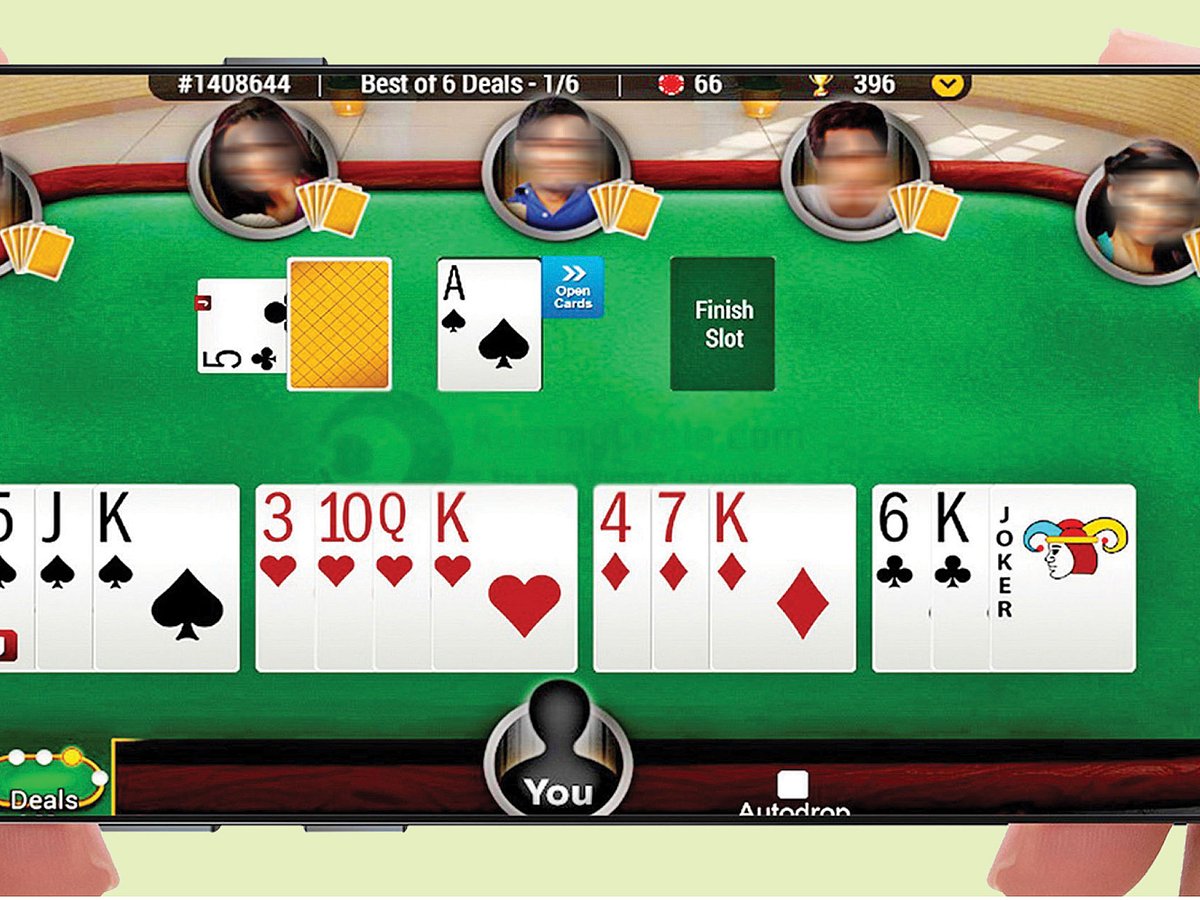Image resolution: width=1200 pixels, height=900 pixels.
Task: Select the 4 of Diamonds card
Action: pyautogui.click(x=622, y=577)
